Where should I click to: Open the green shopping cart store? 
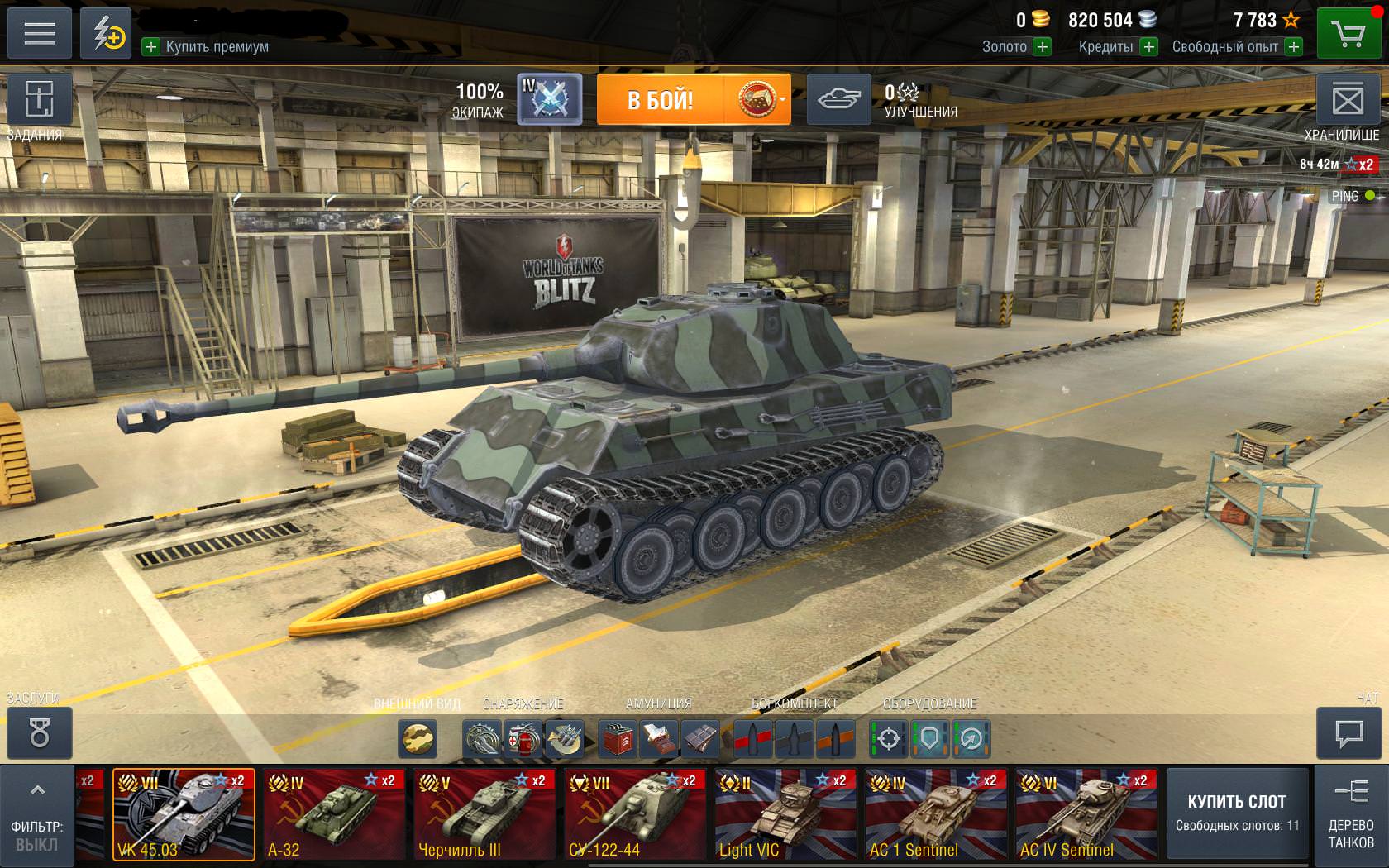[x=1348, y=34]
